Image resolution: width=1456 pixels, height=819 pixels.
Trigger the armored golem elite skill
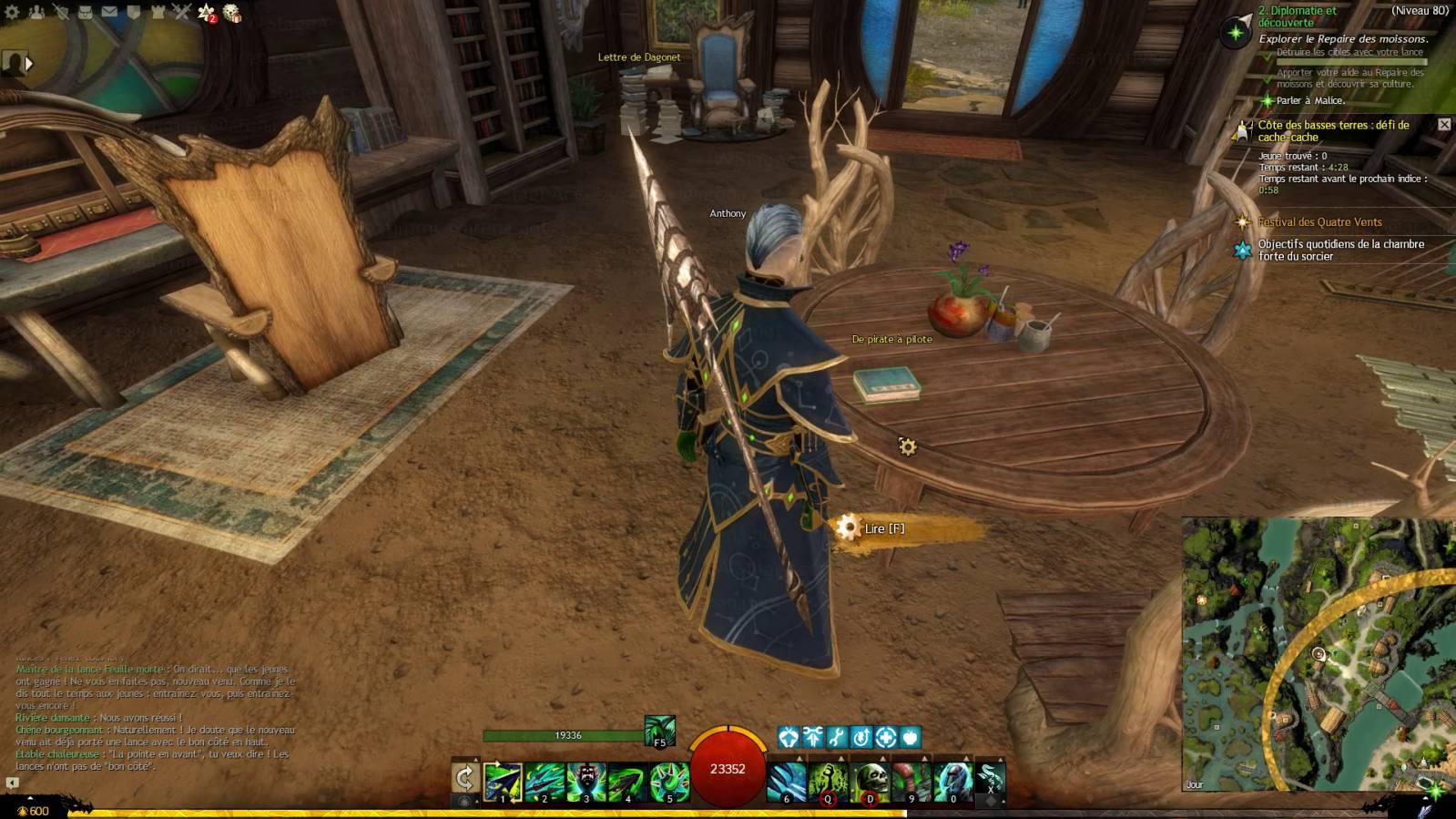pyautogui.click(x=952, y=782)
